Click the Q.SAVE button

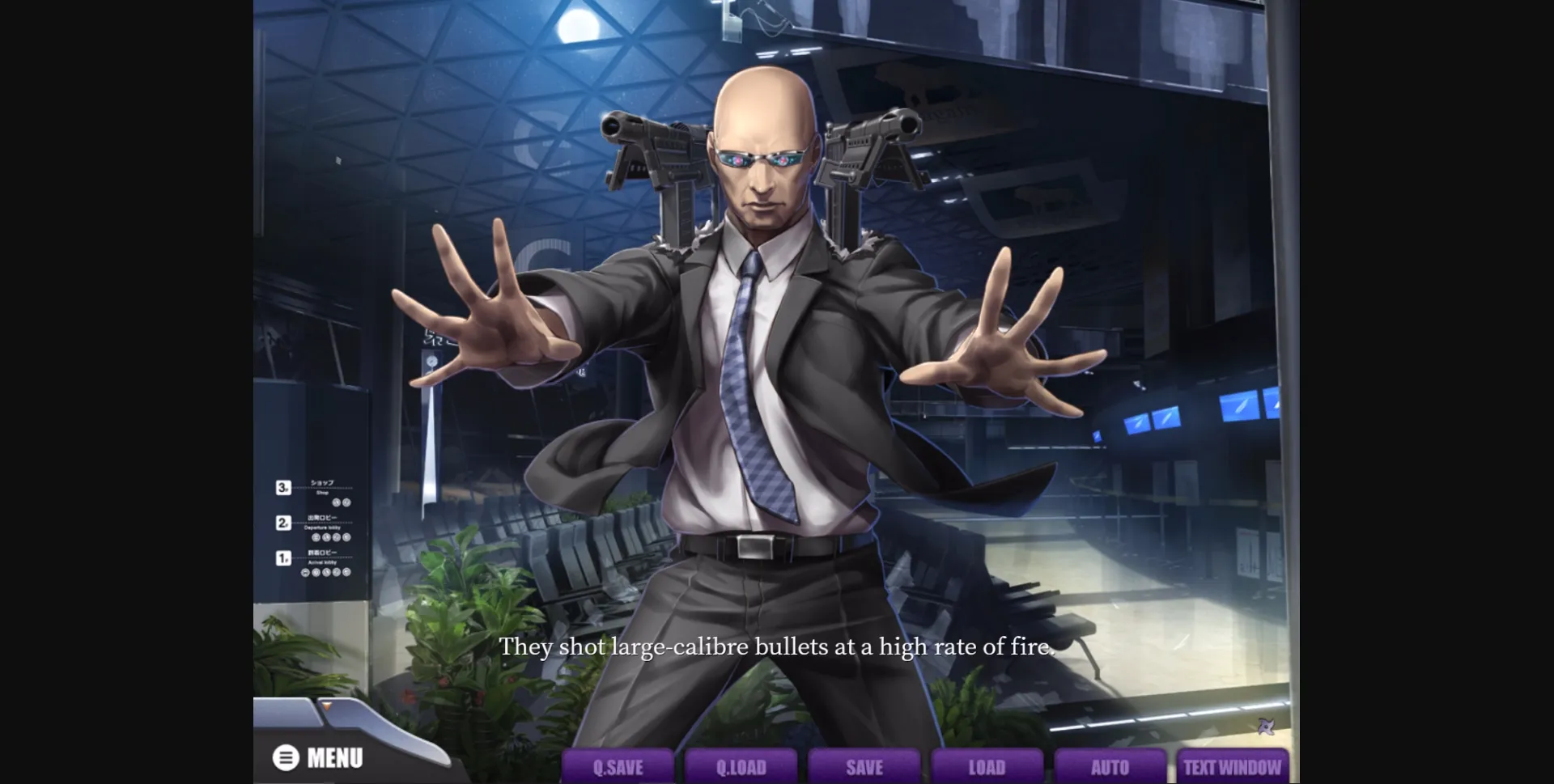[616, 766]
